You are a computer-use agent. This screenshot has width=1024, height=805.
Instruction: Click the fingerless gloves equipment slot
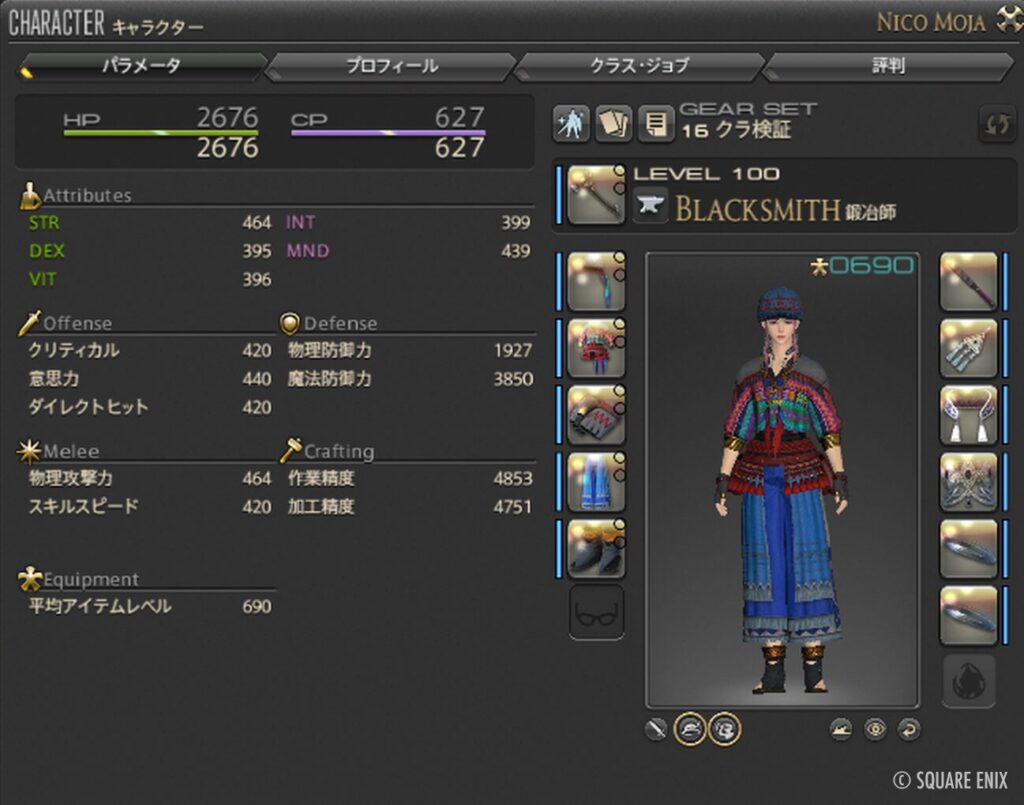pos(596,415)
